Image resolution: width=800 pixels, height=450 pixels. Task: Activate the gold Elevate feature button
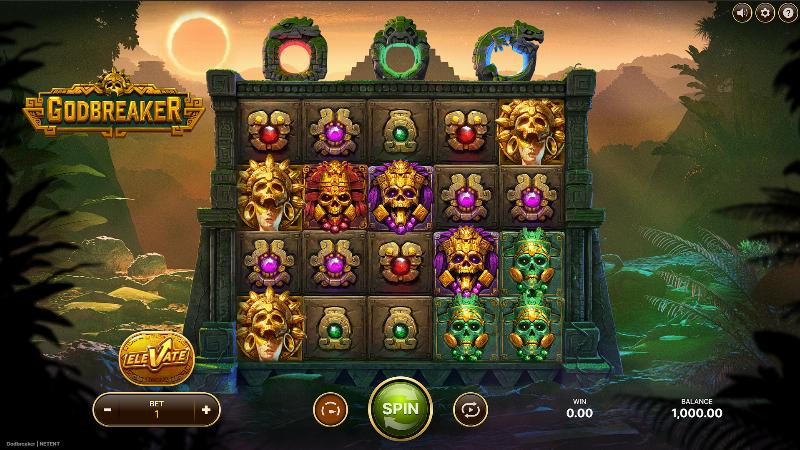(155, 355)
